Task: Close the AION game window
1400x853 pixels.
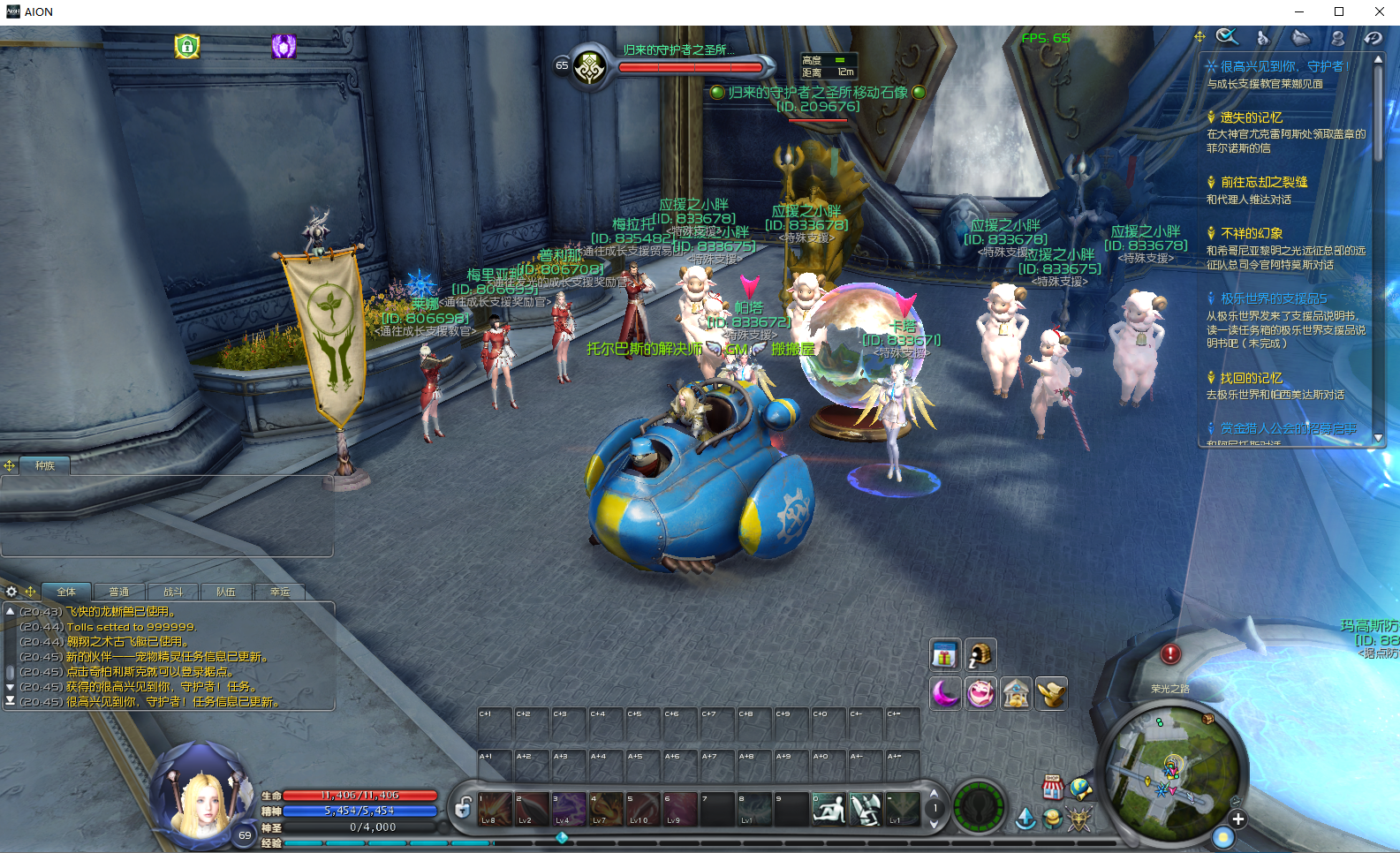Action: click(1379, 11)
